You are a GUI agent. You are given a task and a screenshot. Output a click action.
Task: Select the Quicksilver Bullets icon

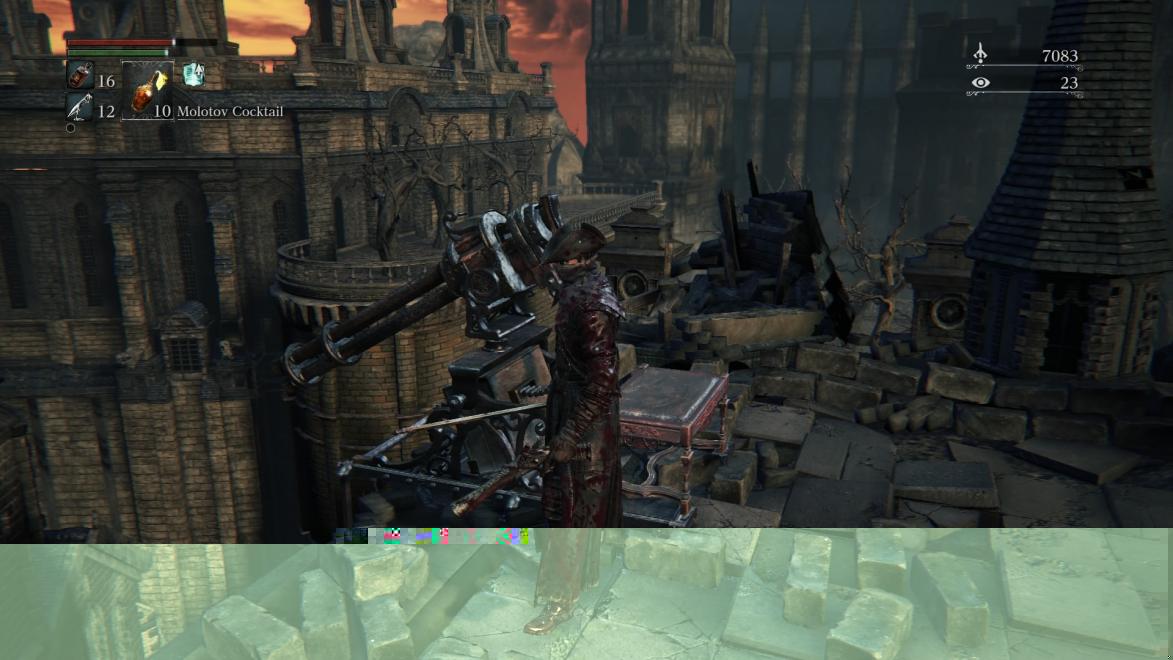79,108
